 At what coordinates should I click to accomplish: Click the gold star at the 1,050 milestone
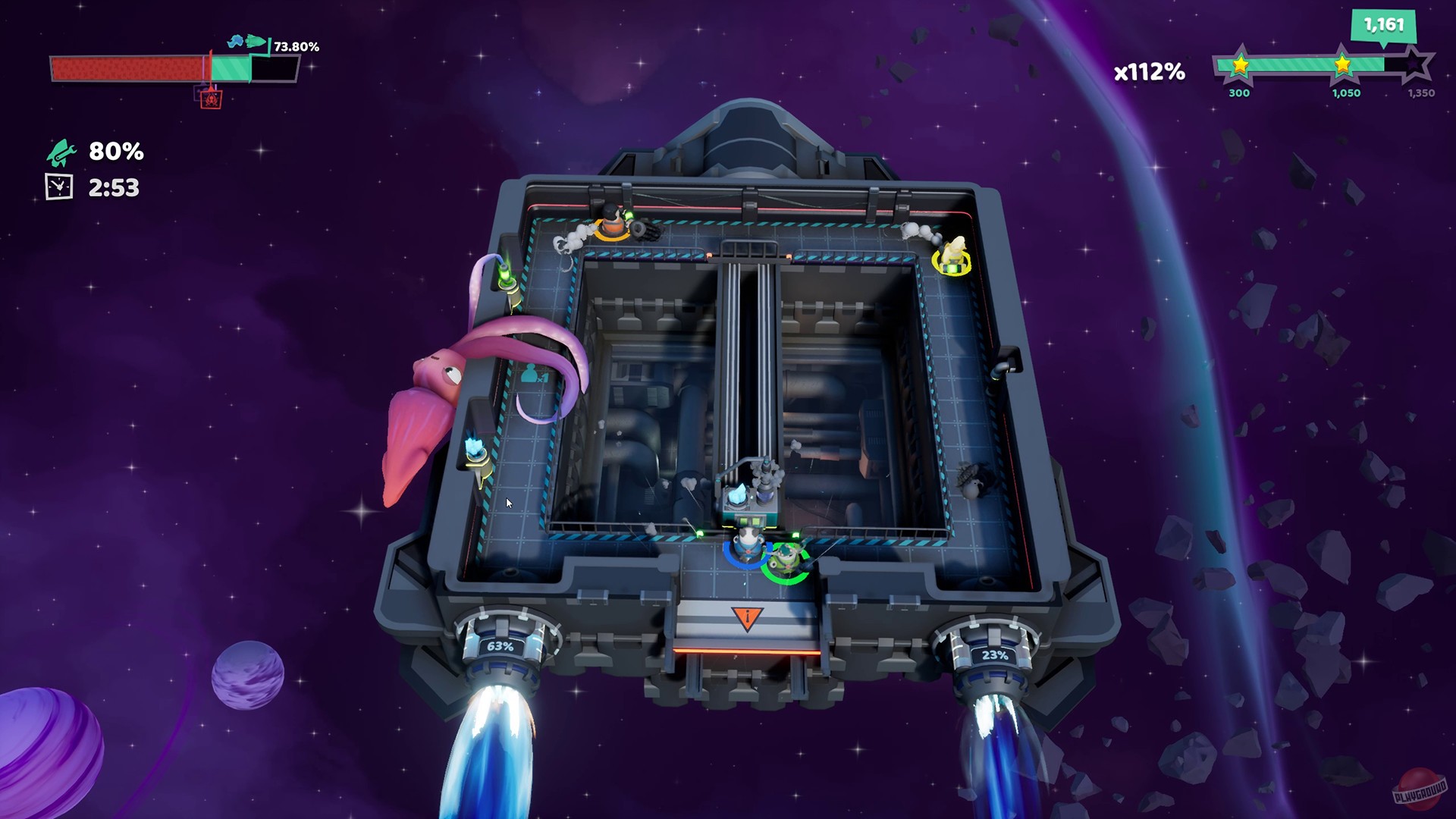point(1341,65)
